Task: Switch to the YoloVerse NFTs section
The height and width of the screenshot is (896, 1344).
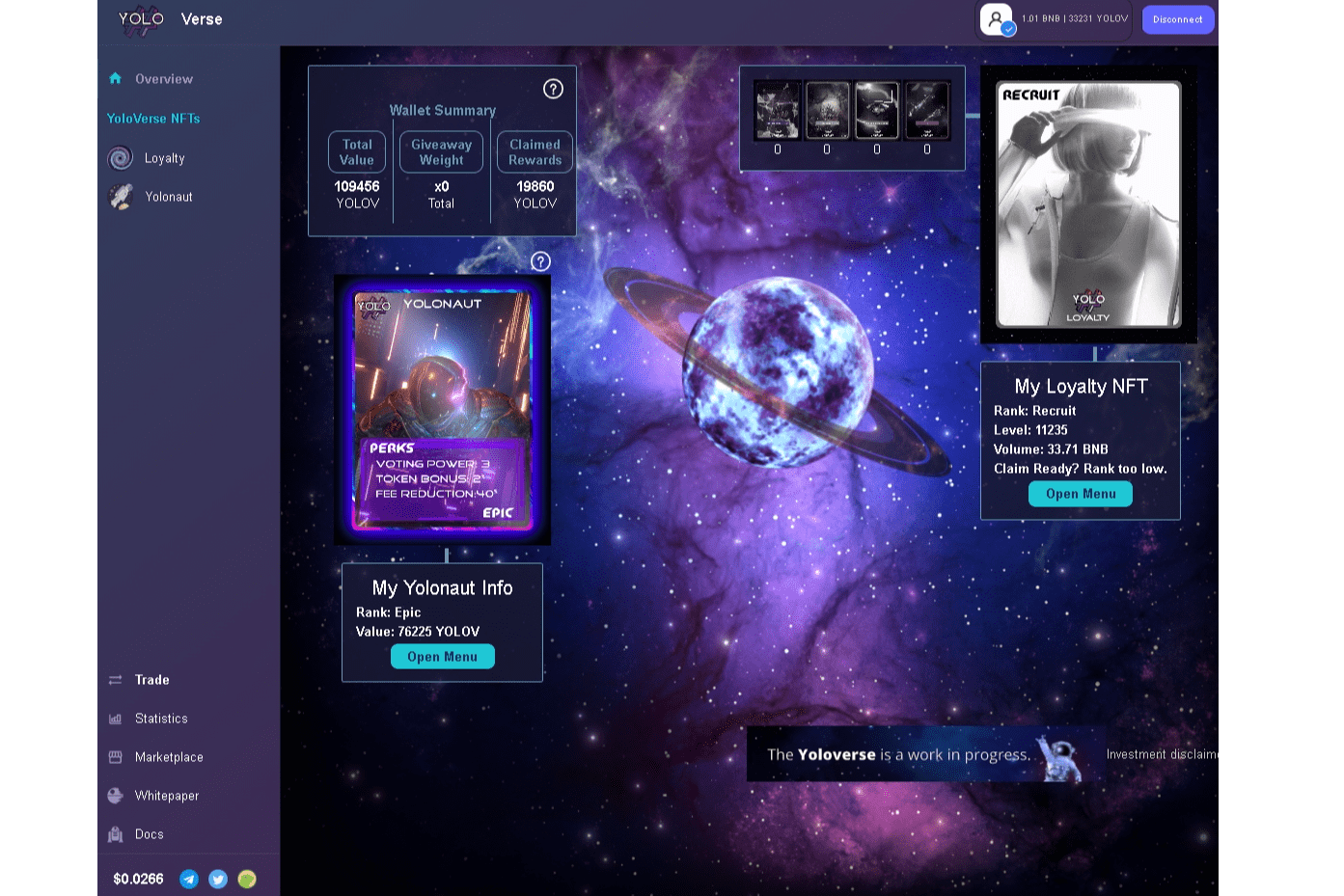Action: [154, 119]
